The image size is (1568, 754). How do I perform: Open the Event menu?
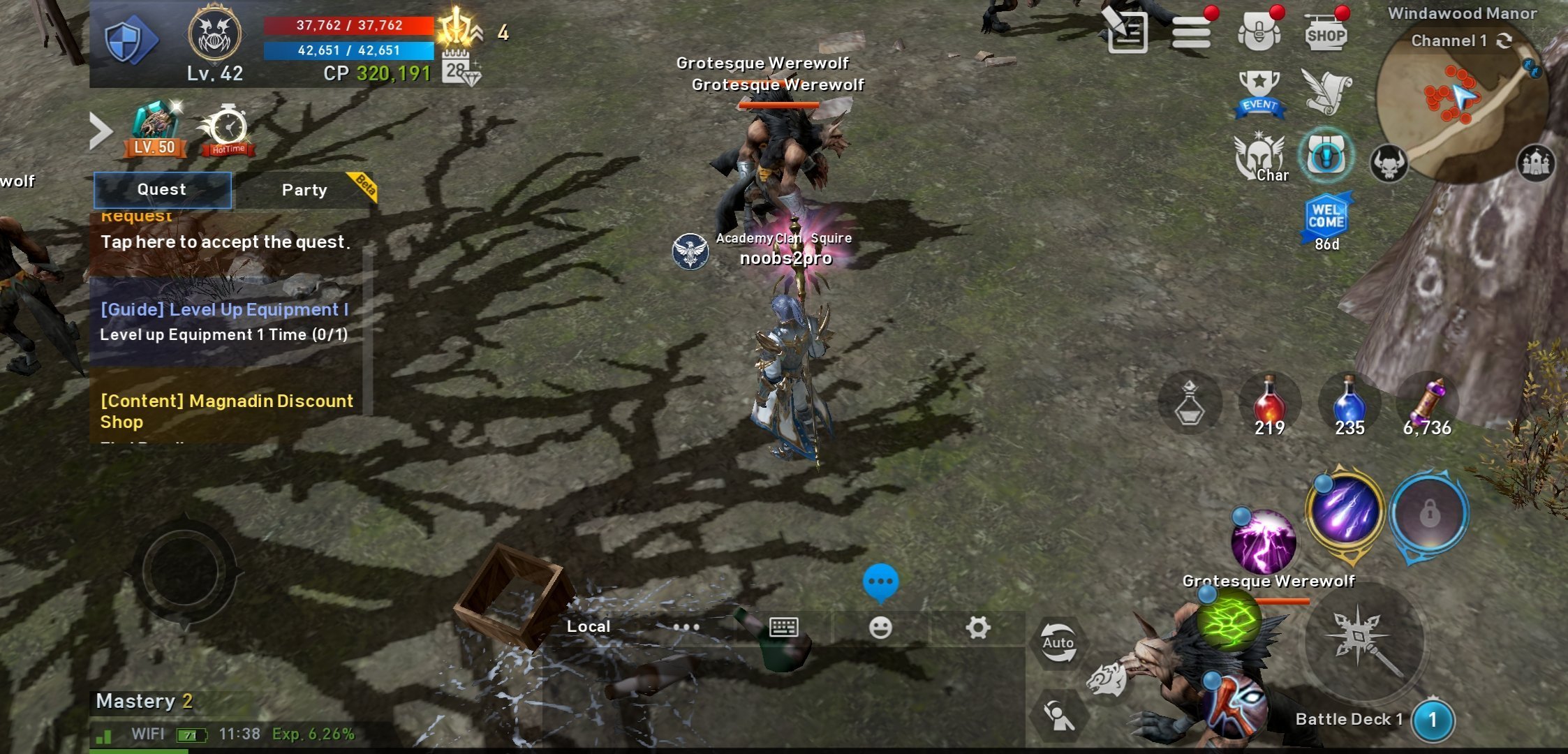pos(1259,94)
